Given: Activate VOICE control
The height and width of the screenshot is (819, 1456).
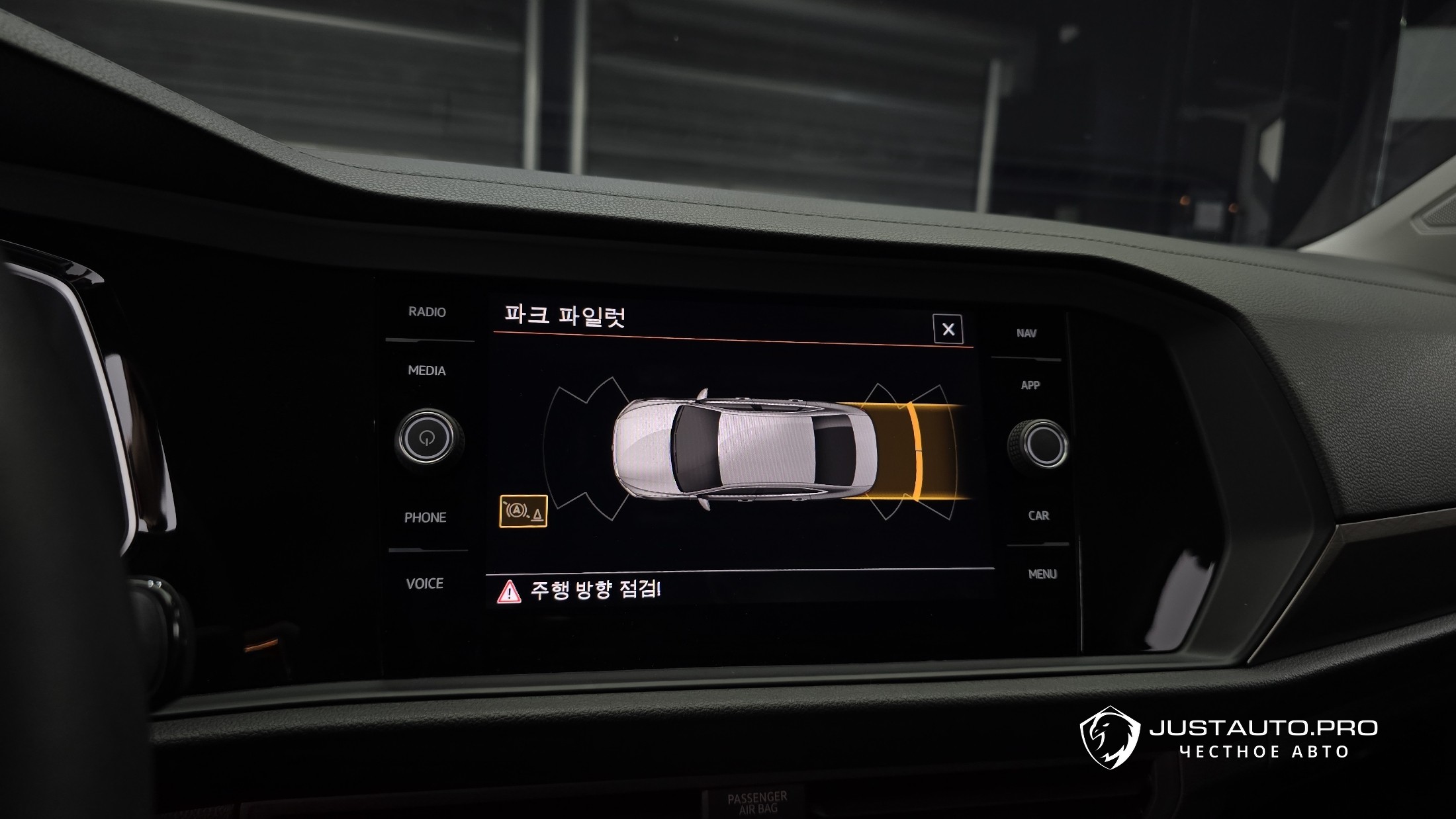Looking at the screenshot, I should [x=425, y=583].
